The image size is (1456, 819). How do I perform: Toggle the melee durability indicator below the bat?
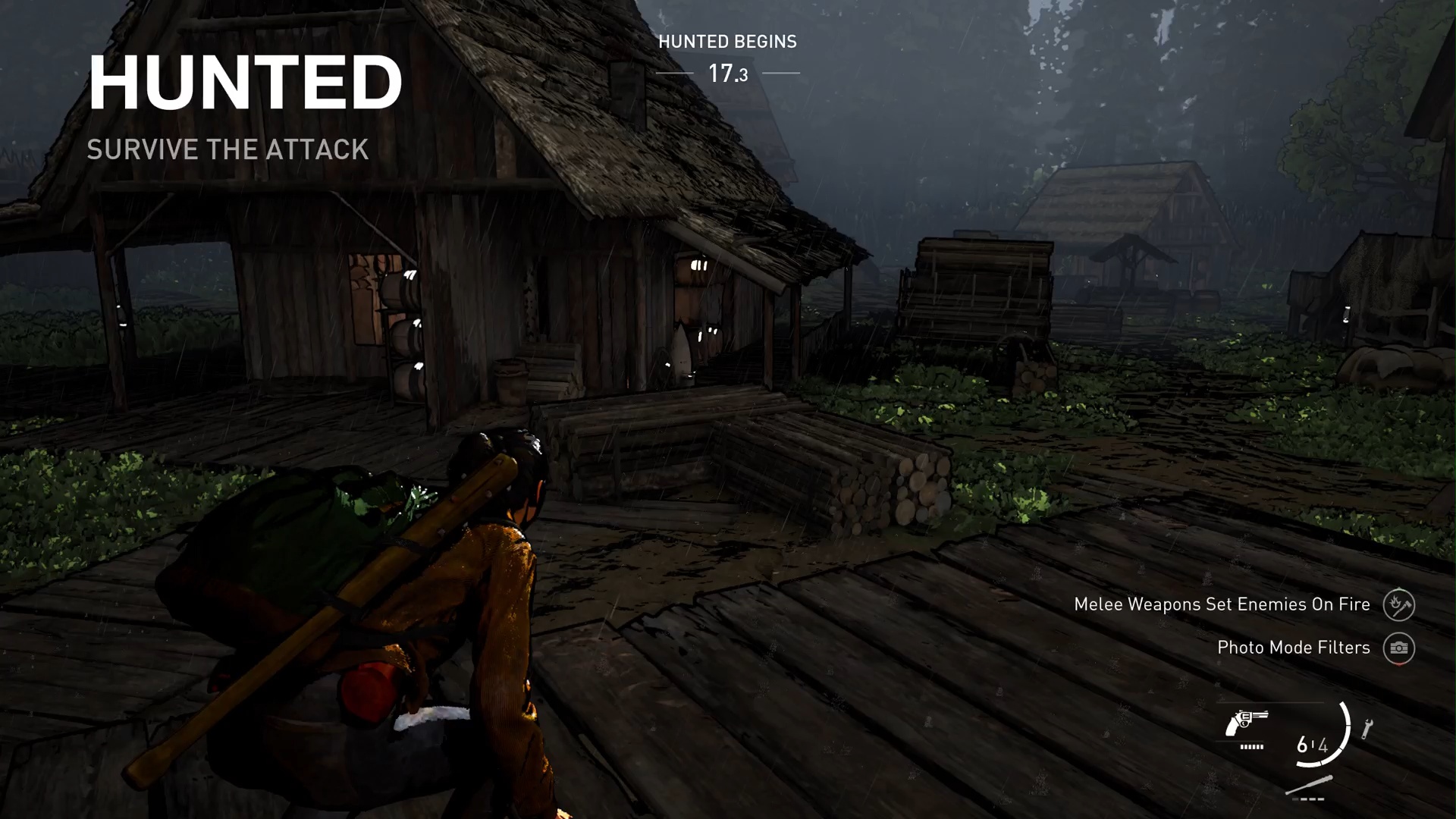(1308, 799)
